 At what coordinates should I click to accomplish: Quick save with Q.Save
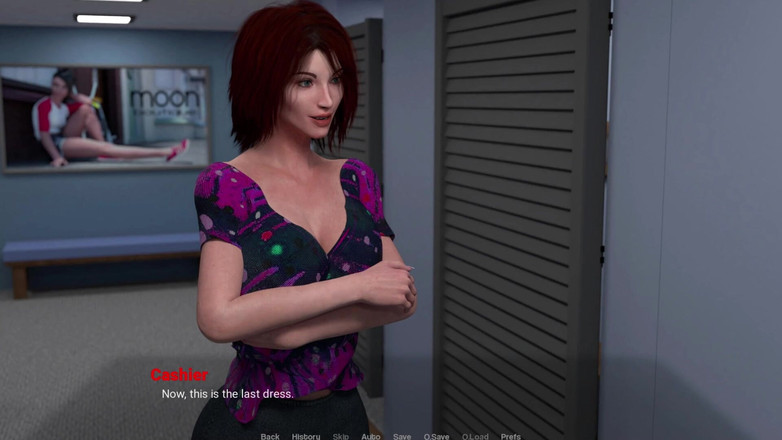click(x=436, y=436)
